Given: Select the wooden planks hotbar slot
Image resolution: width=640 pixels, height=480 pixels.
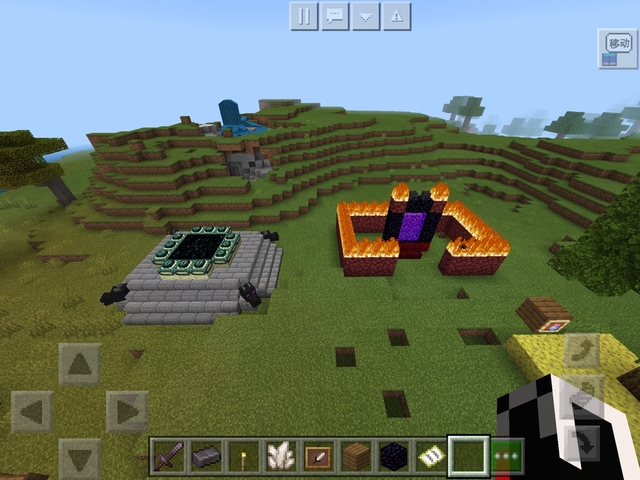Looking at the screenshot, I should pos(354,457).
